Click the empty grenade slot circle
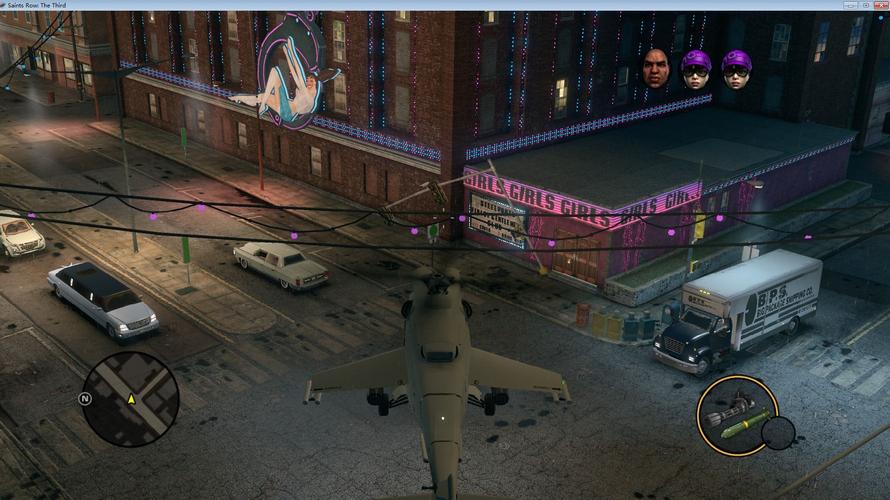Screen dimensions: 890x500 click(x=777, y=433)
